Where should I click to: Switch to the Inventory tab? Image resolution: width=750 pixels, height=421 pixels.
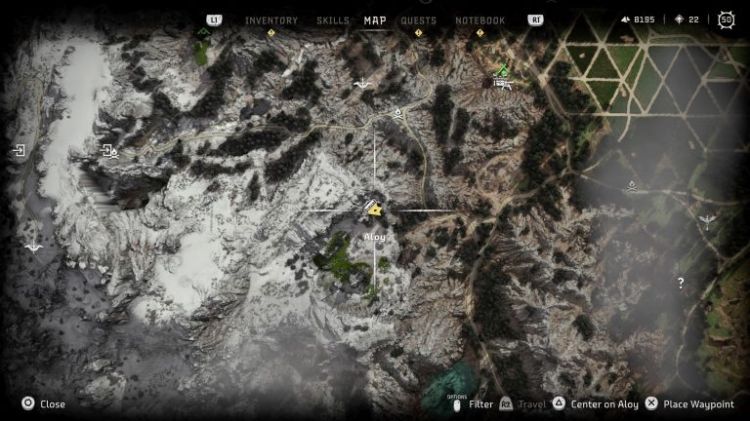tap(271, 20)
